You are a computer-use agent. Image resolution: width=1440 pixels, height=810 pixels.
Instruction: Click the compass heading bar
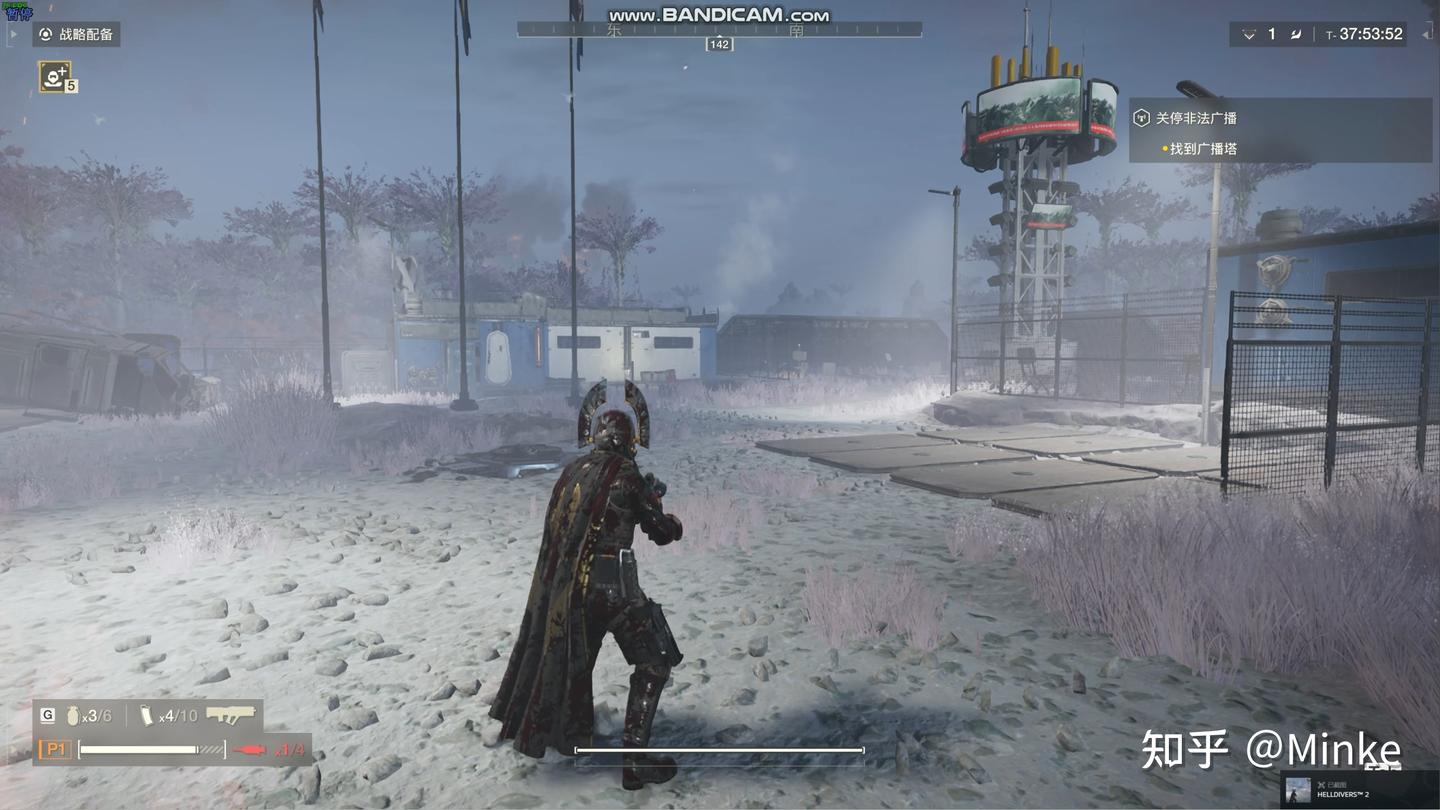coord(719,31)
